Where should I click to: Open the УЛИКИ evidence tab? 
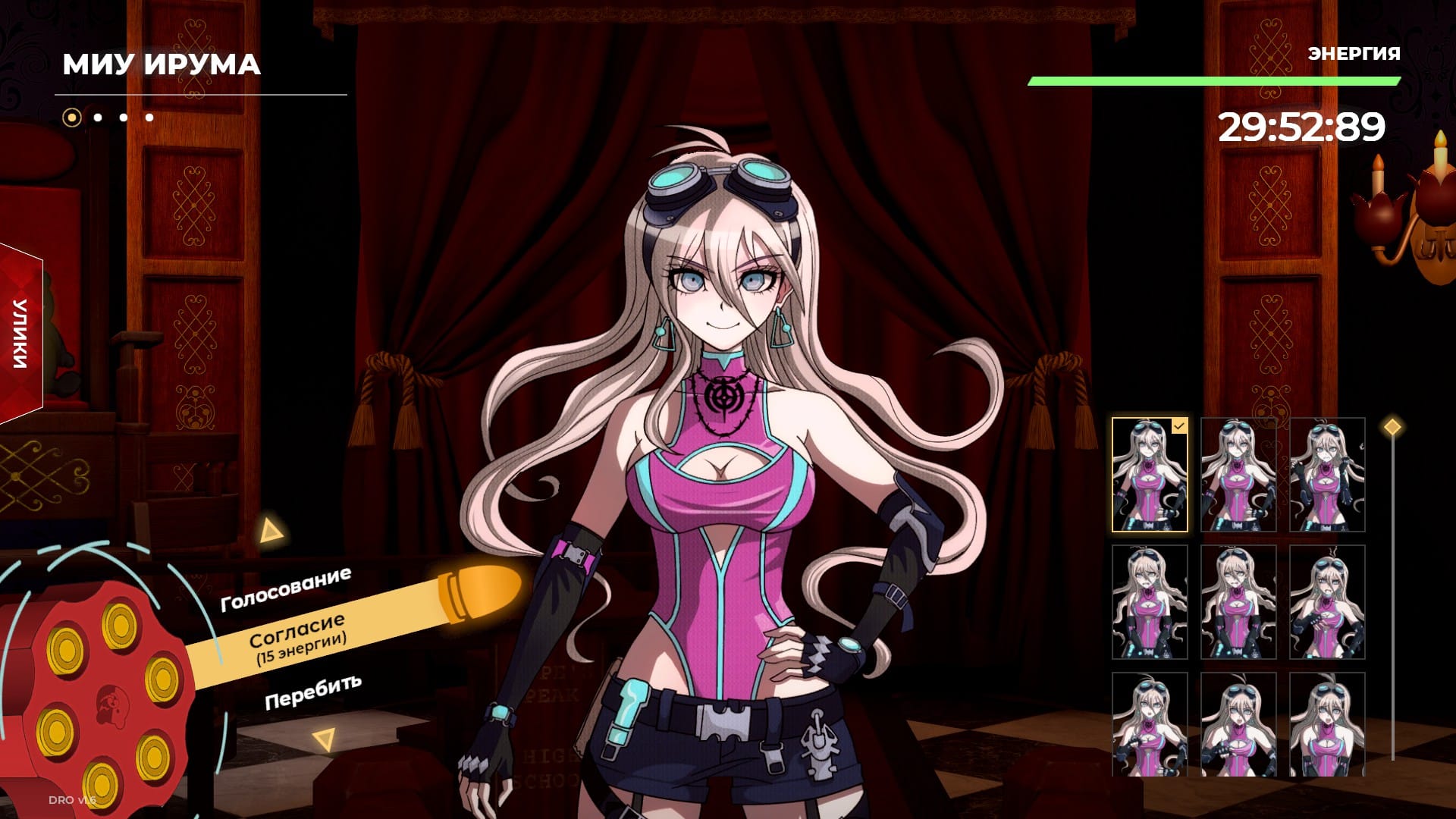pos(21,334)
